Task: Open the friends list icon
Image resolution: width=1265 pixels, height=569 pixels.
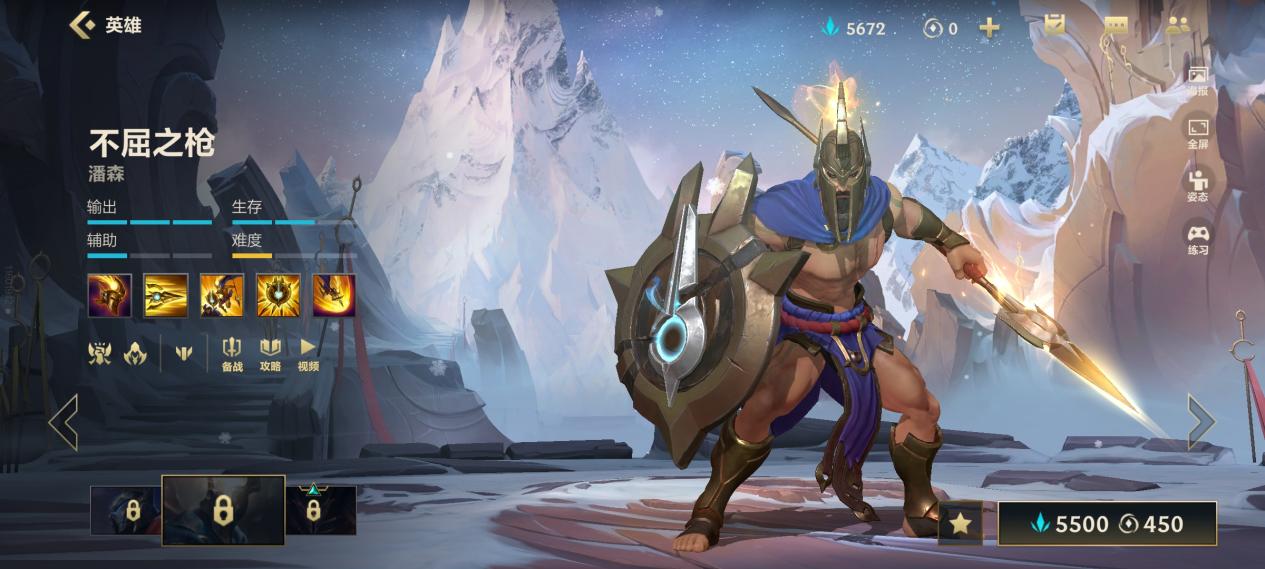Action: tap(1176, 26)
